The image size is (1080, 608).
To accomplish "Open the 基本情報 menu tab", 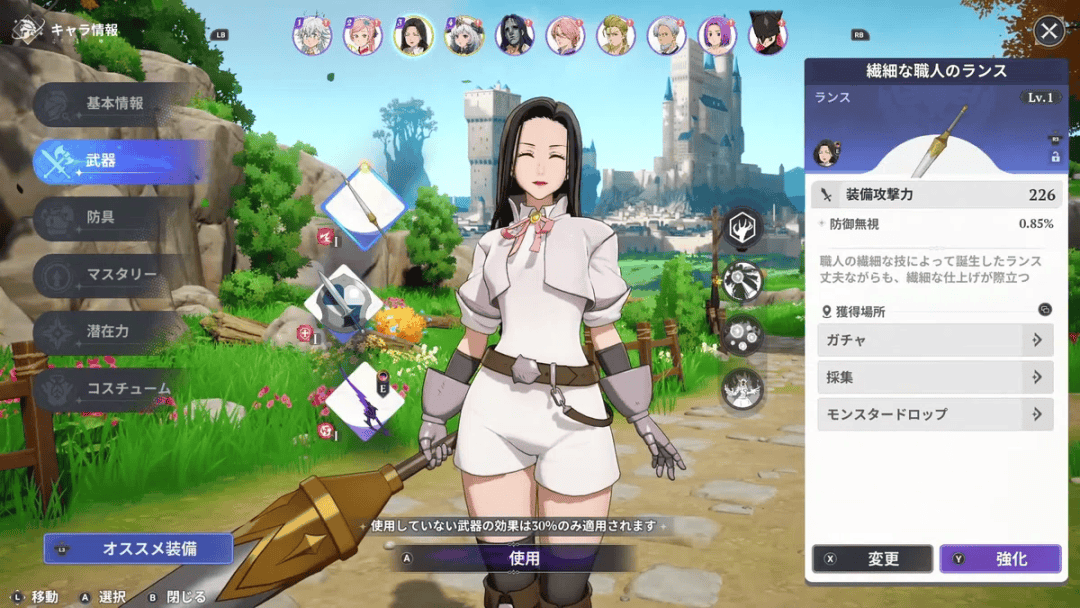I will [x=112, y=104].
